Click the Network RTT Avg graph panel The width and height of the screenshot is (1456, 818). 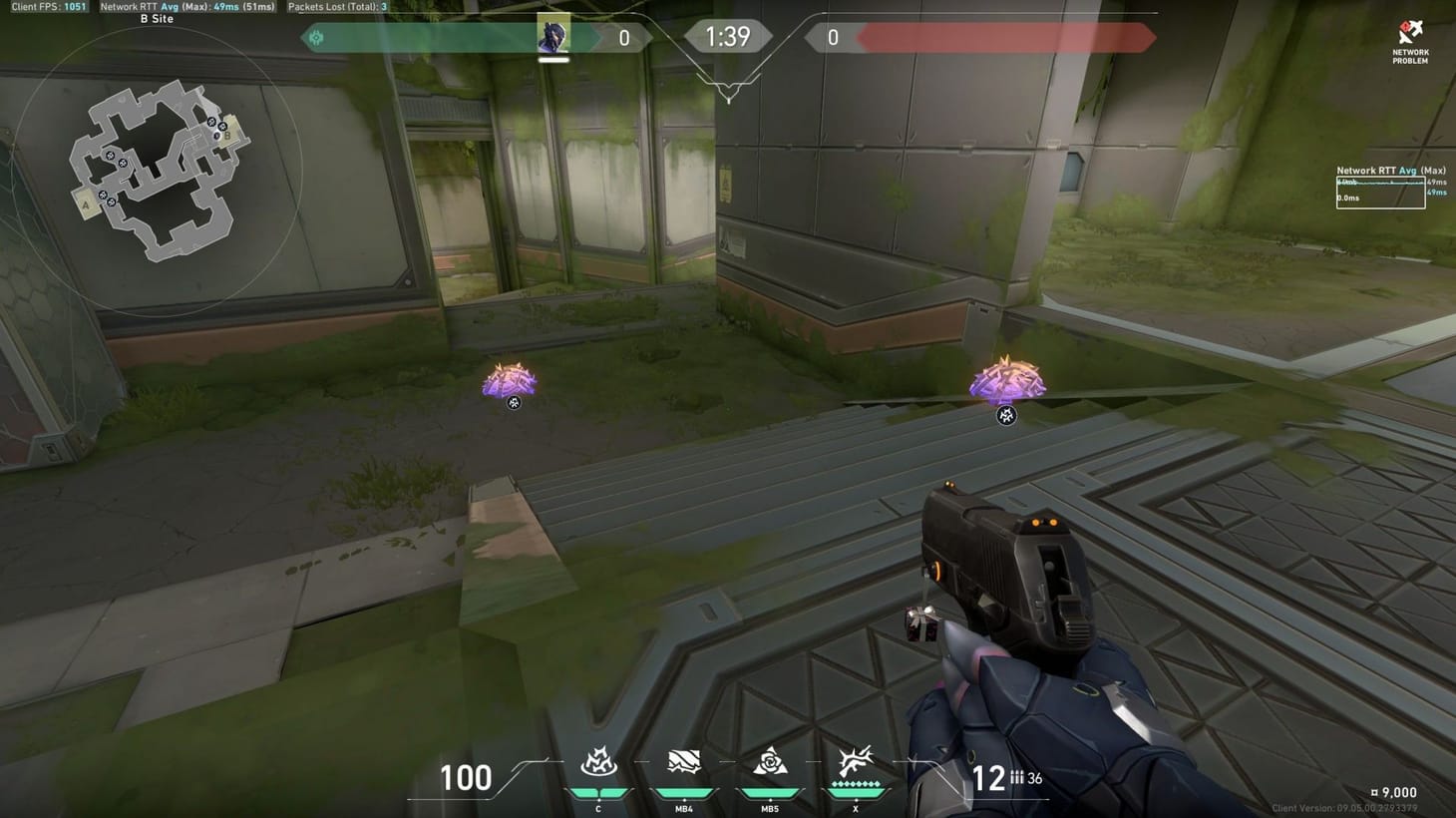(1380, 190)
